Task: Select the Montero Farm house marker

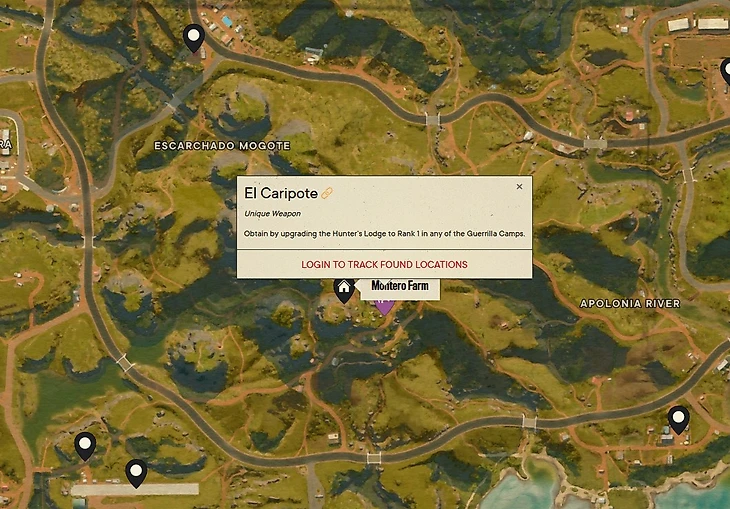Action: click(x=344, y=289)
